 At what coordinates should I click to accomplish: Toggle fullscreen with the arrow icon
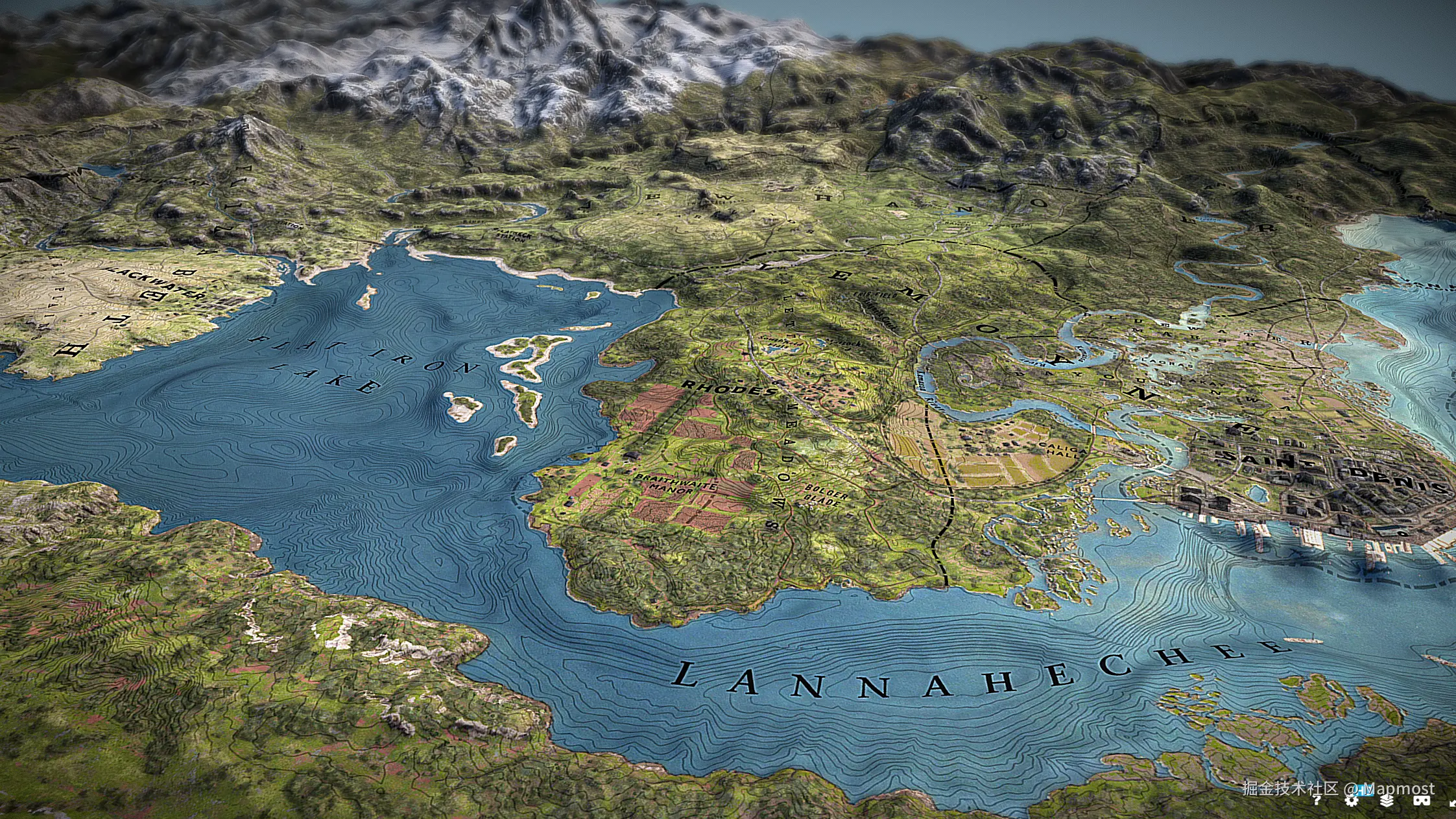[x=1452, y=803]
